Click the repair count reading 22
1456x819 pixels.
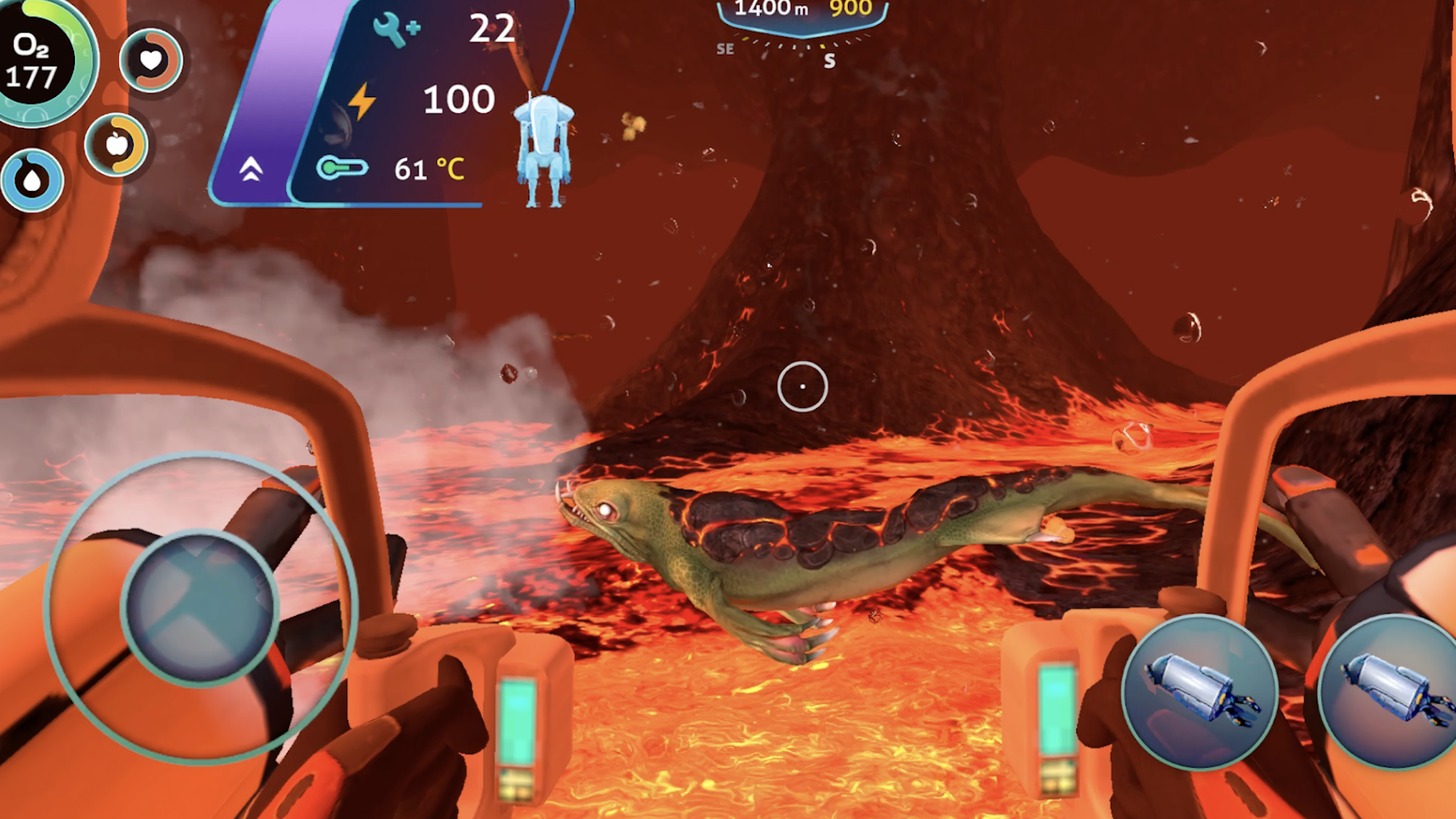[x=491, y=30]
